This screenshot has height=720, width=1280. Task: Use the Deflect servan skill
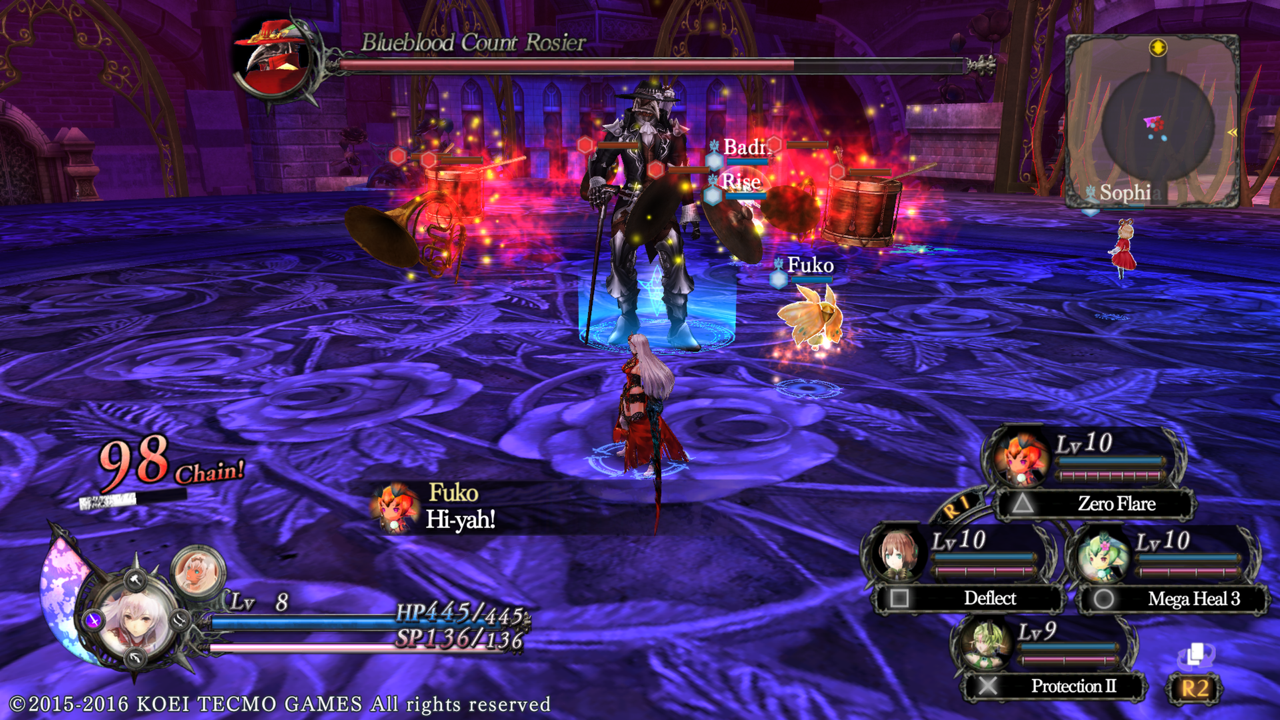point(972,598)
